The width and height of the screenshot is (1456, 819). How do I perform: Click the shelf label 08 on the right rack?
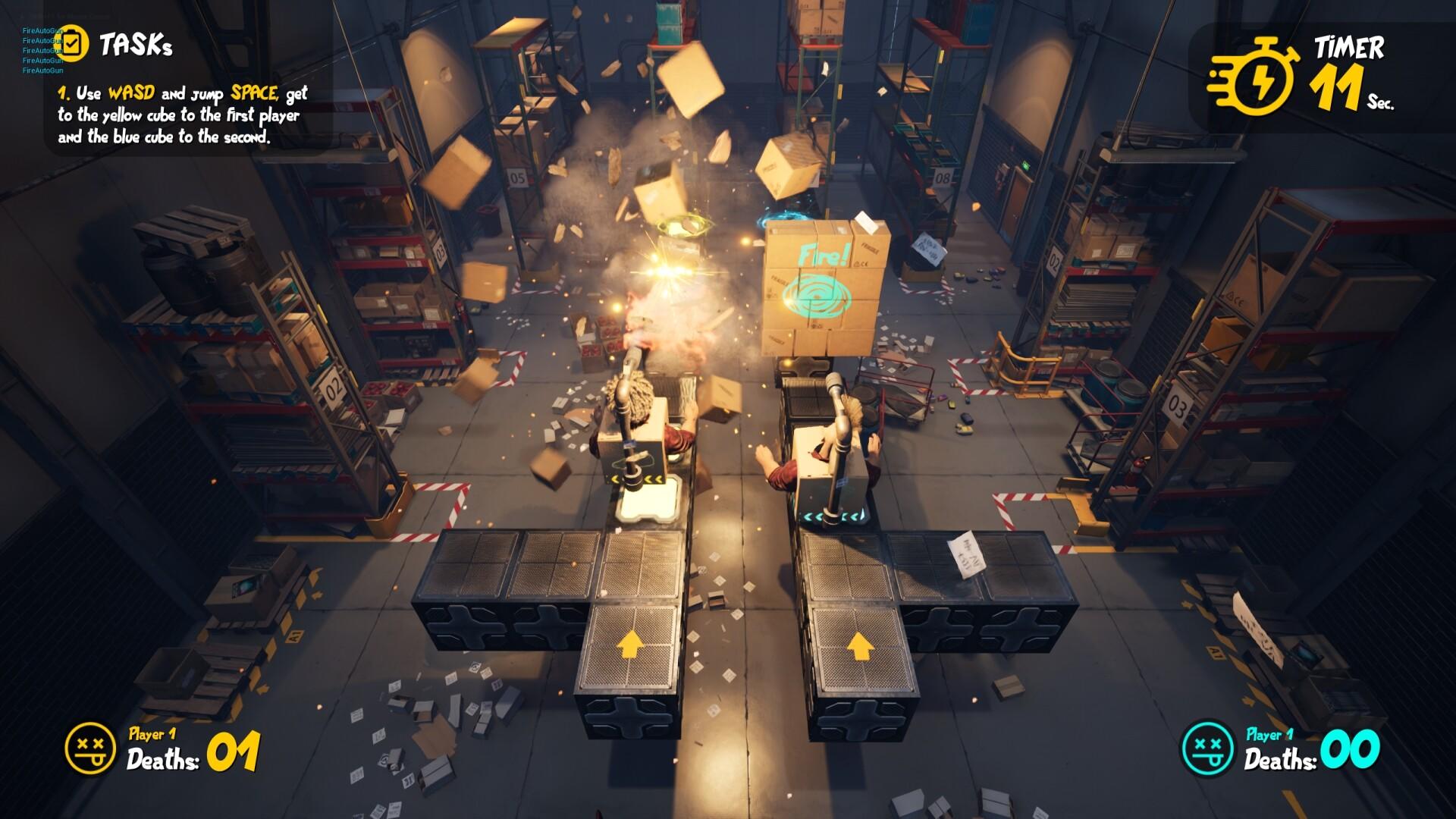coord(943,177)
